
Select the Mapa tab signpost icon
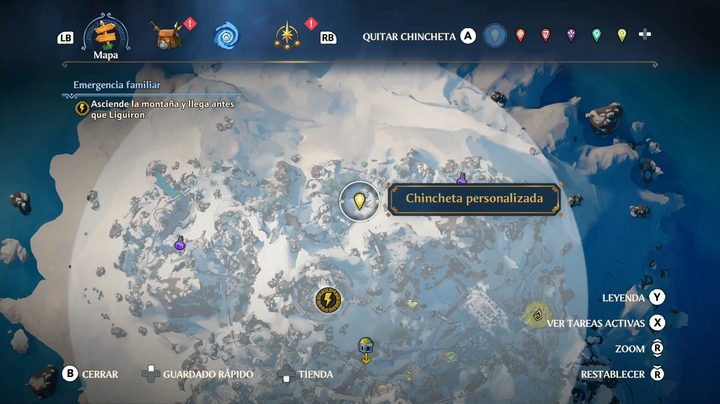coord(106,34)
